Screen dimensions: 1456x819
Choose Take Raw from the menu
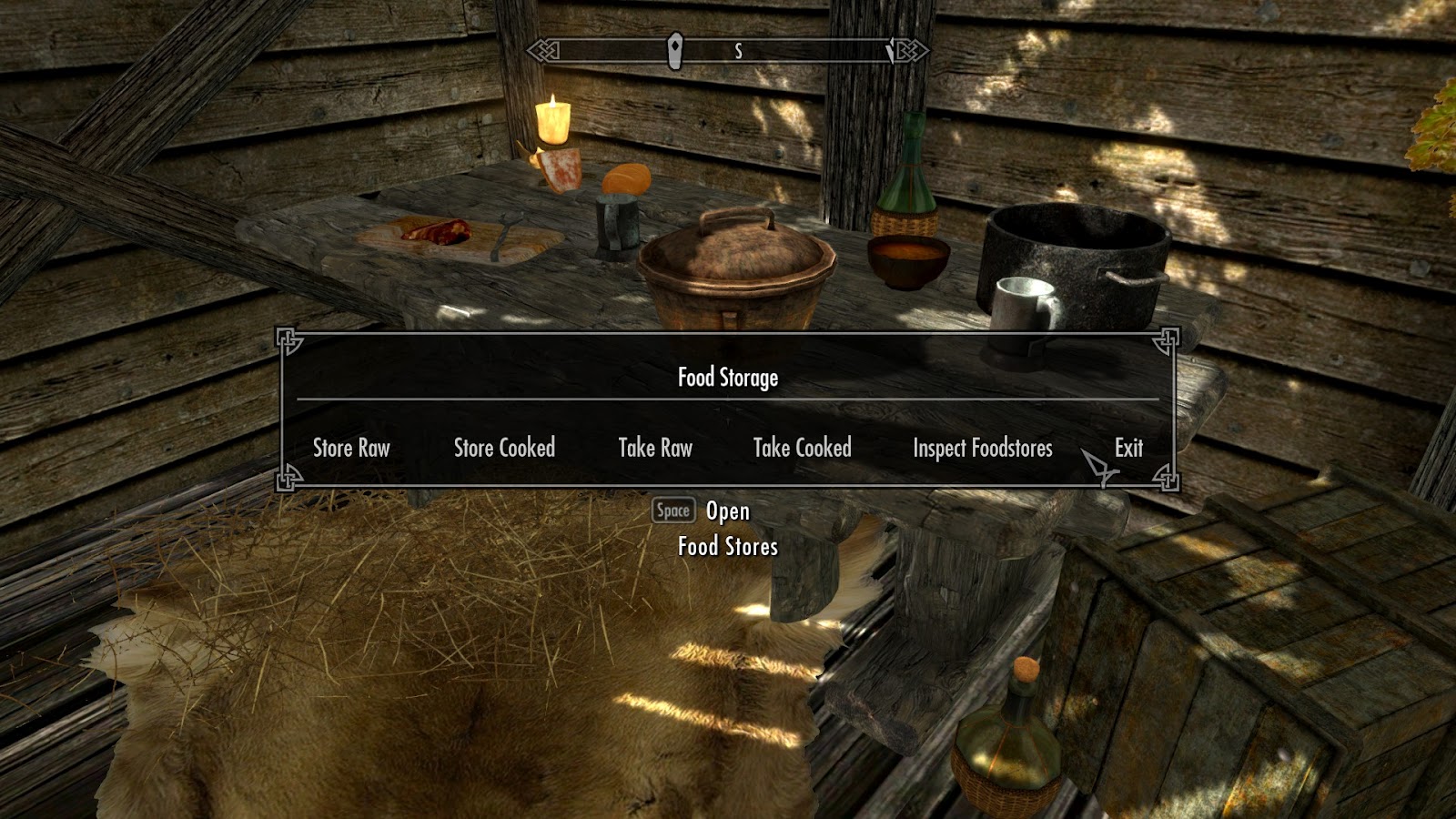655,449
